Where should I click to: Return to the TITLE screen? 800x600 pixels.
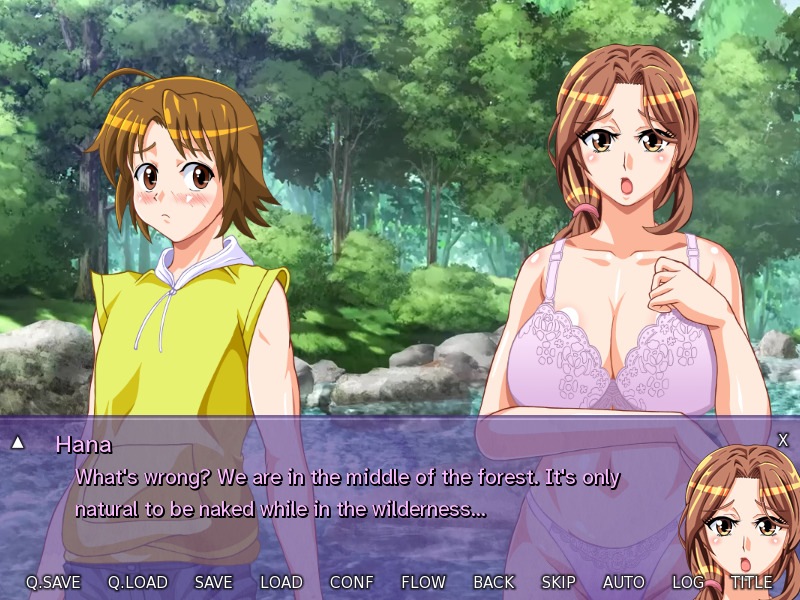click(x=751, y=582)
